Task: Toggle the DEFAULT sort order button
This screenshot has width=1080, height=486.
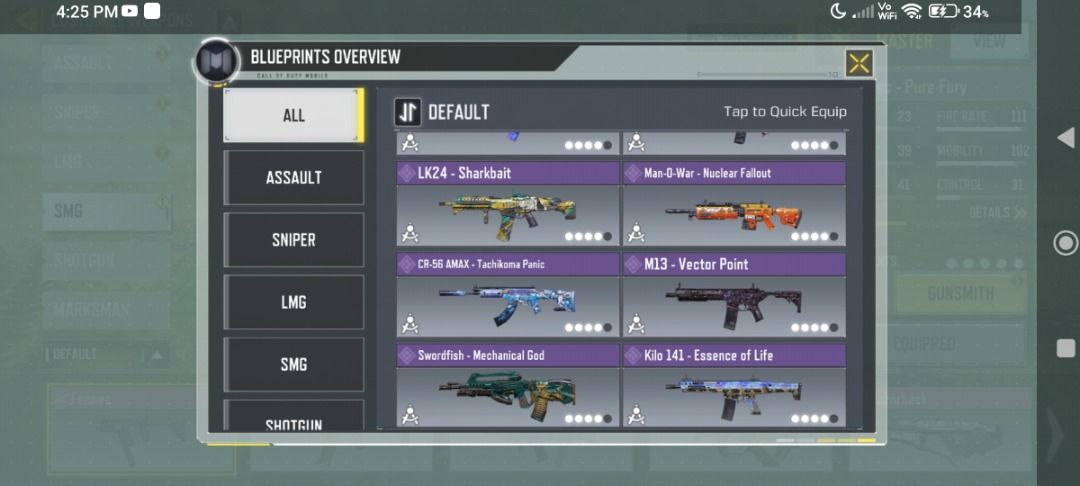Action: click(x=407, y=112)
